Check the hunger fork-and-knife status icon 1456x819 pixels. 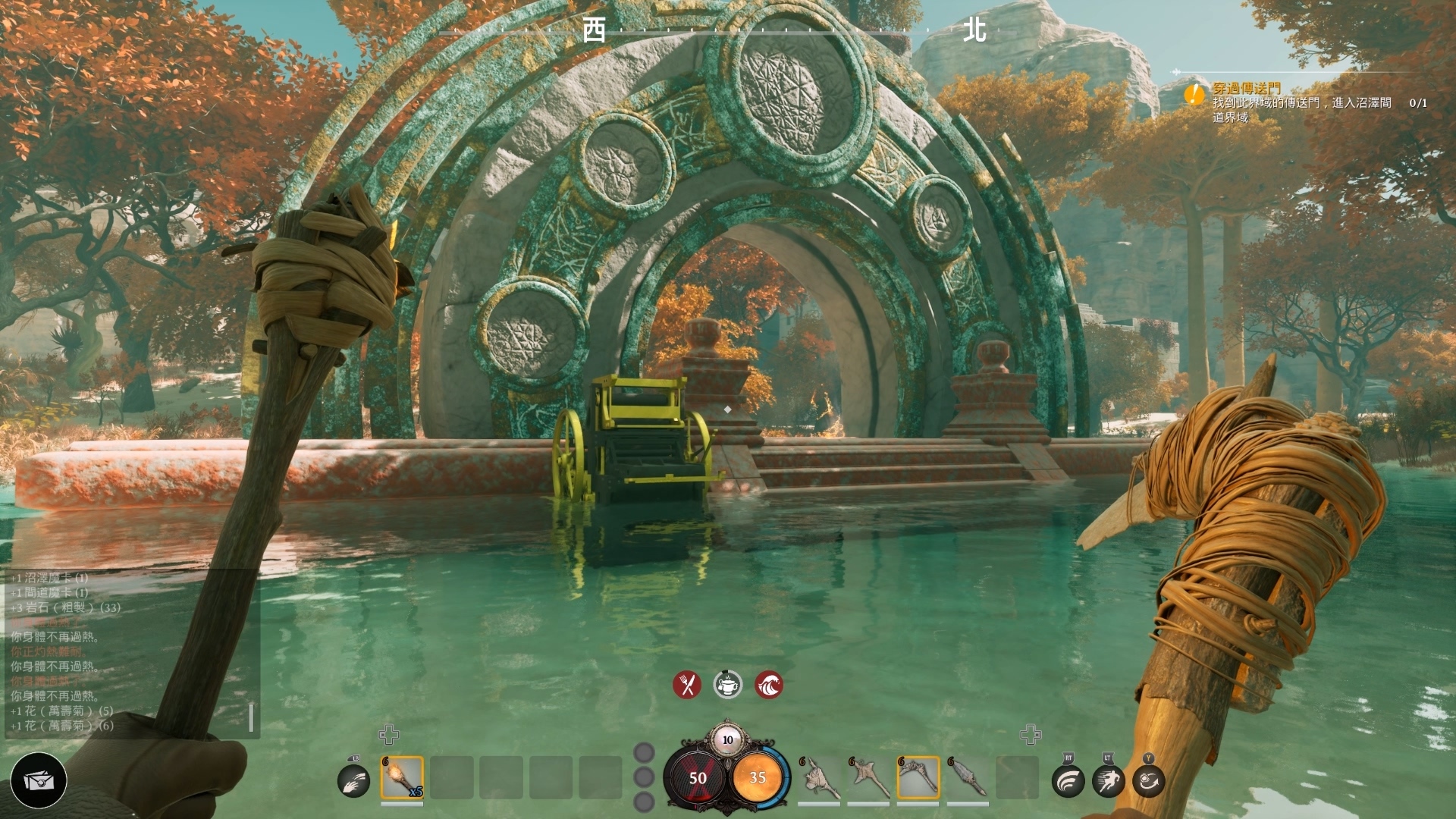coord(687,685)
